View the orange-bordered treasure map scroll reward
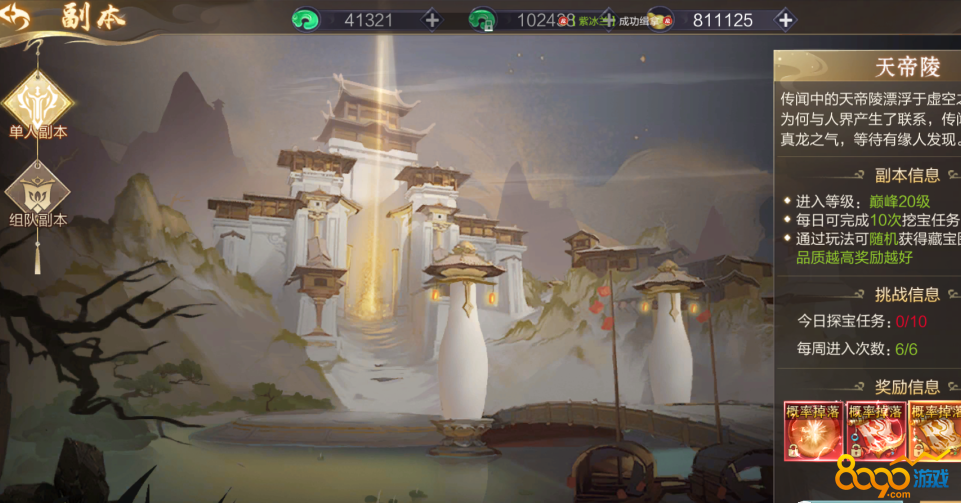Screen dimensions: 961x503 [x=937, y=432]
